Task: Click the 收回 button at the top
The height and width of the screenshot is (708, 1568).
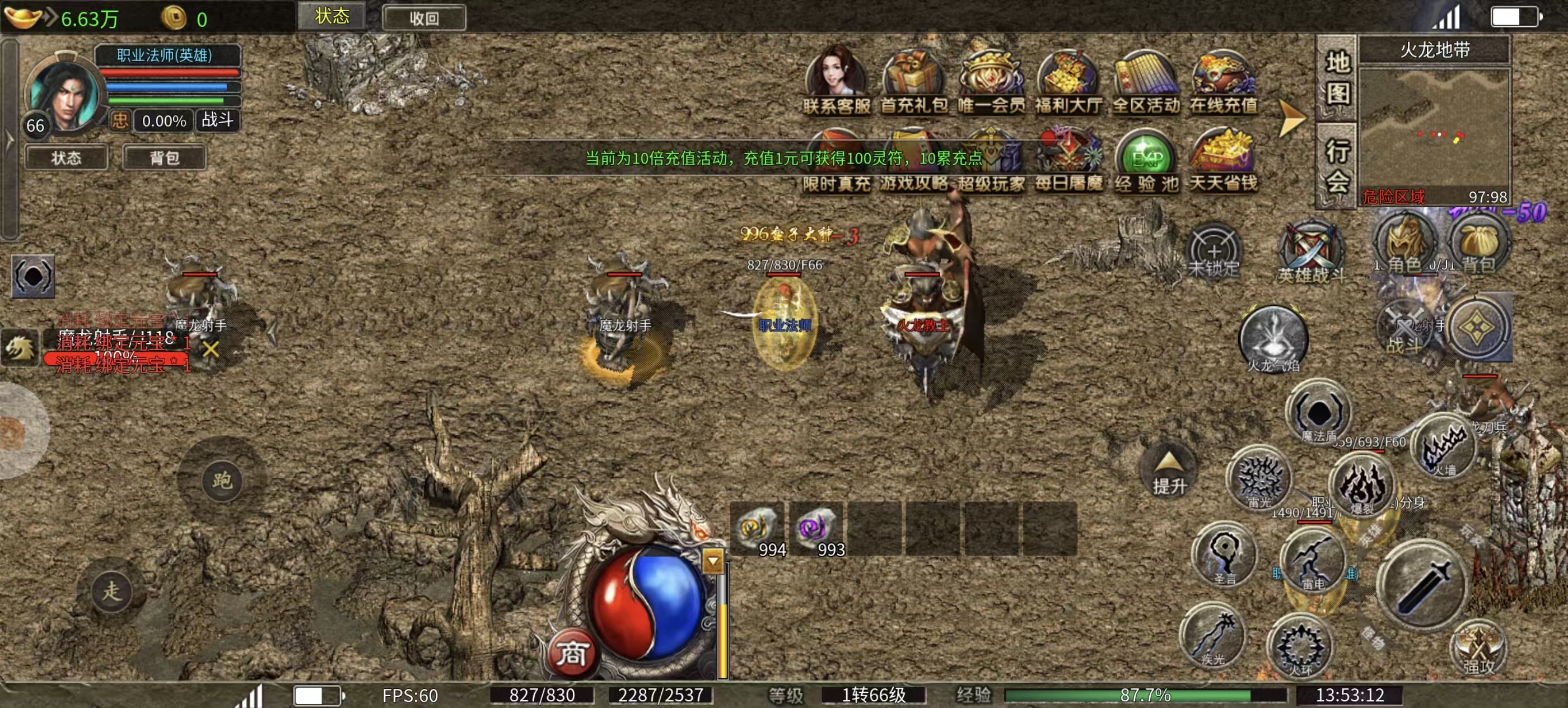Action: pyautogui.click(x=424, y=18)
